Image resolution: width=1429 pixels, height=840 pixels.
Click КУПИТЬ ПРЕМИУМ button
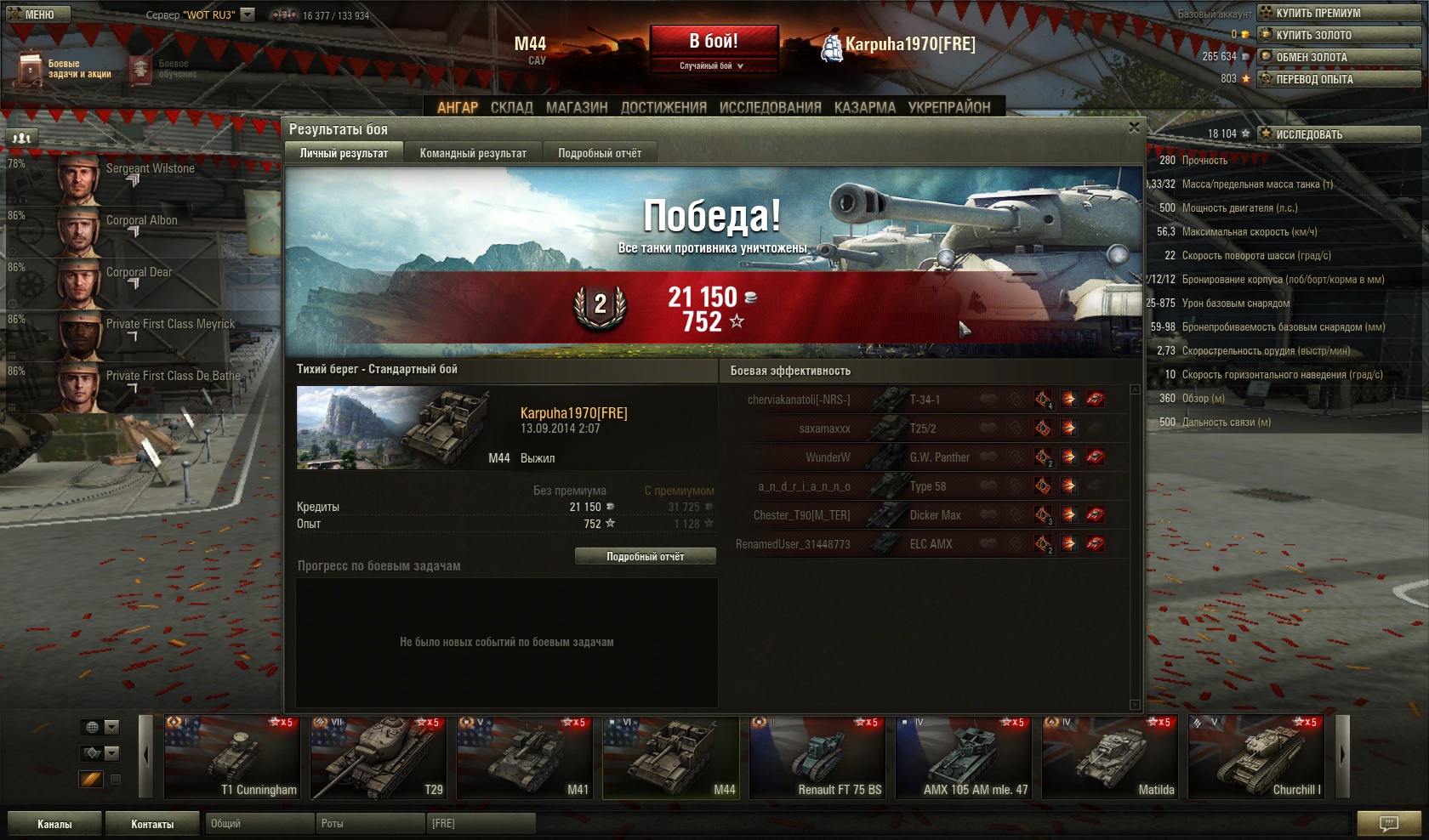(1339, 13)
